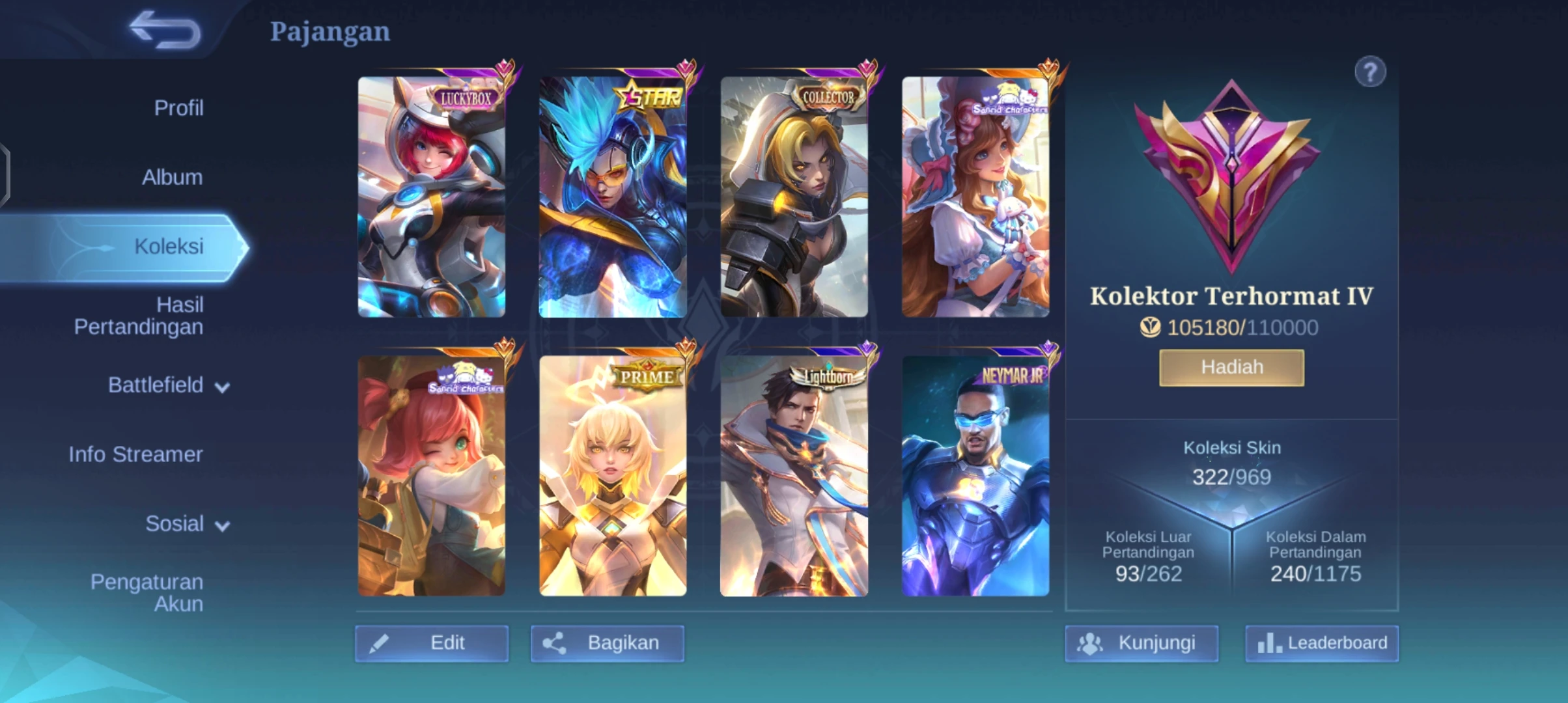Switch to the Album tab
Viewport: 1568px width, 703px height.
(172, 177)
